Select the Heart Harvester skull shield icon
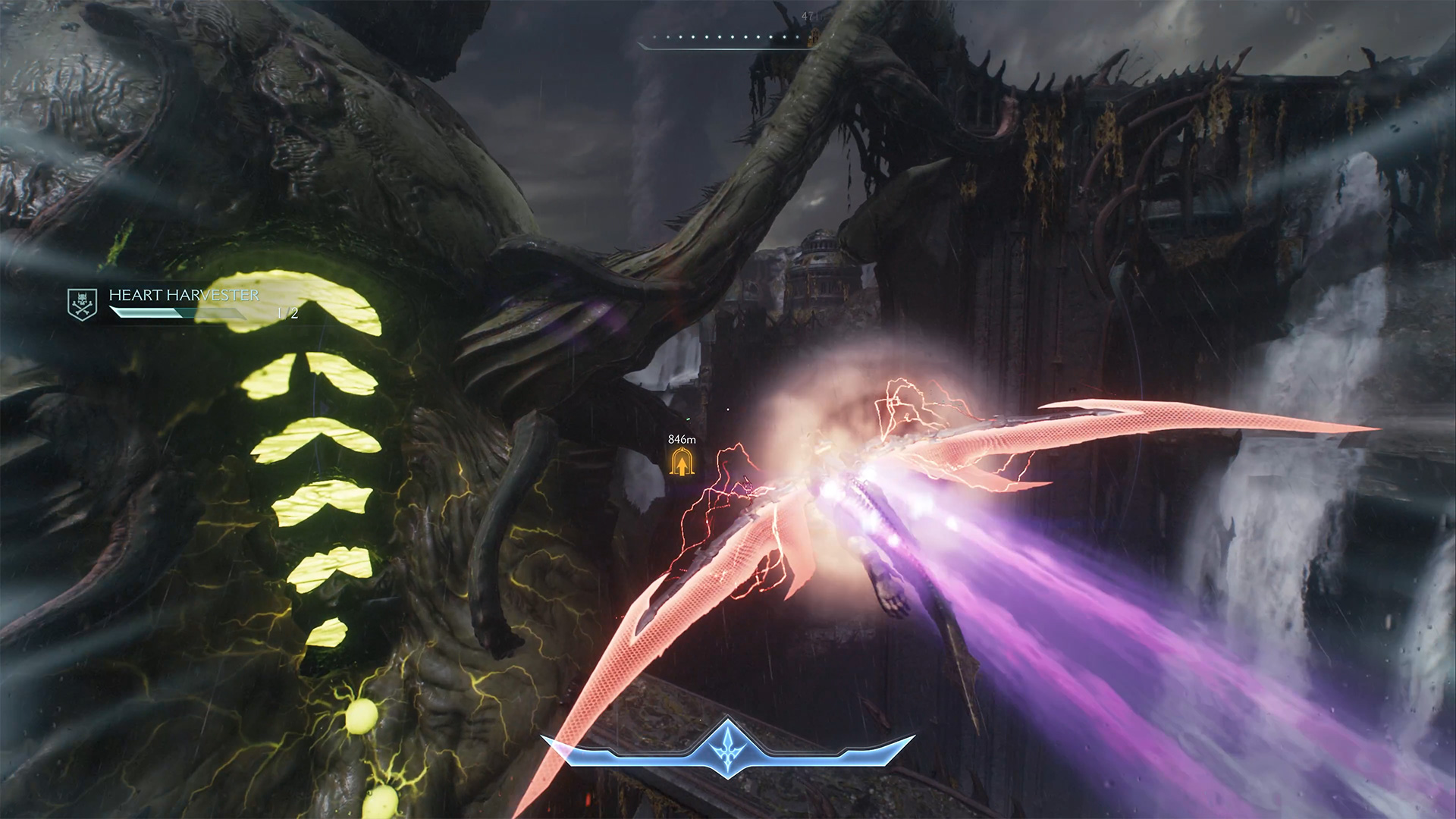The height and width of the screenshot is (819, 1456). pyautogui.click(x=82, y=304)
